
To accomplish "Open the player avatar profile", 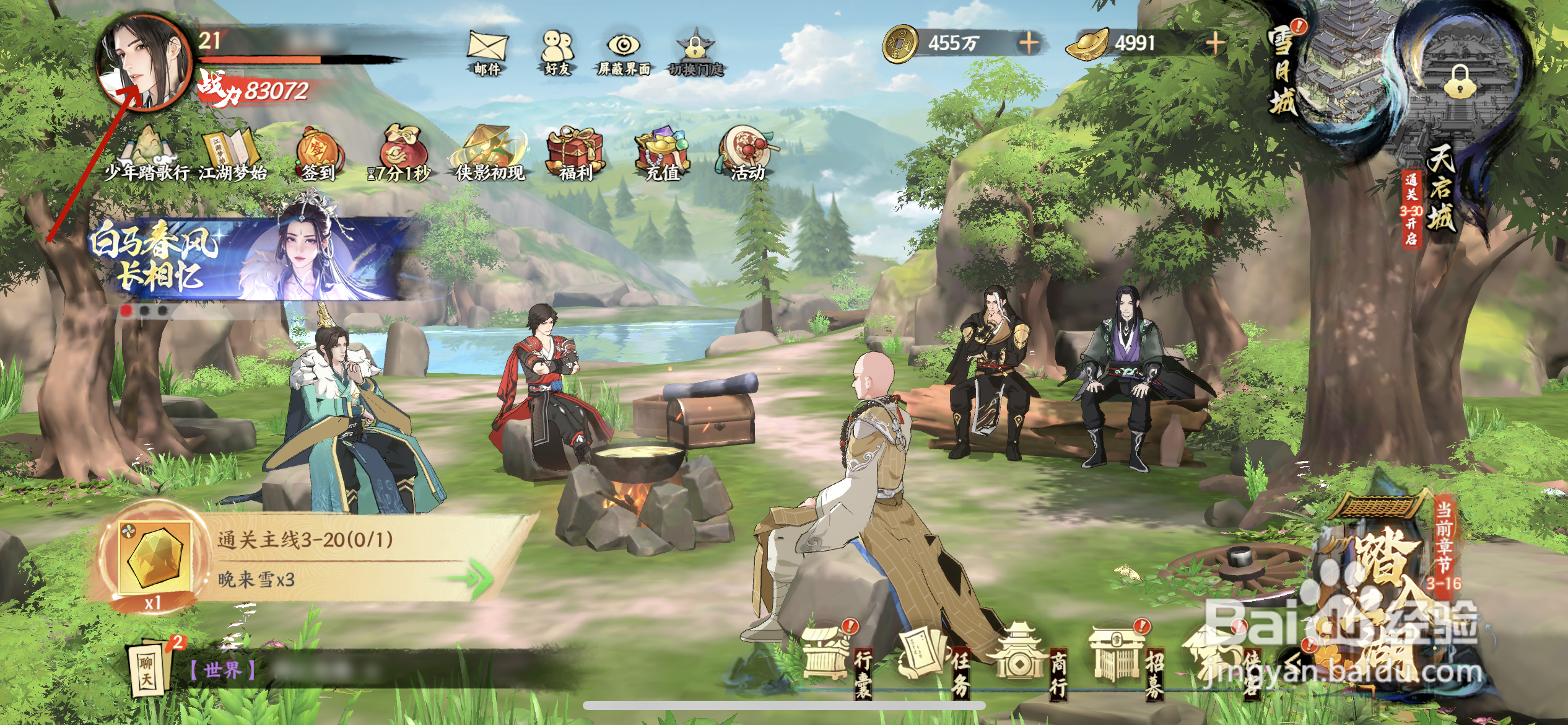I will click(x=144, y=63).
